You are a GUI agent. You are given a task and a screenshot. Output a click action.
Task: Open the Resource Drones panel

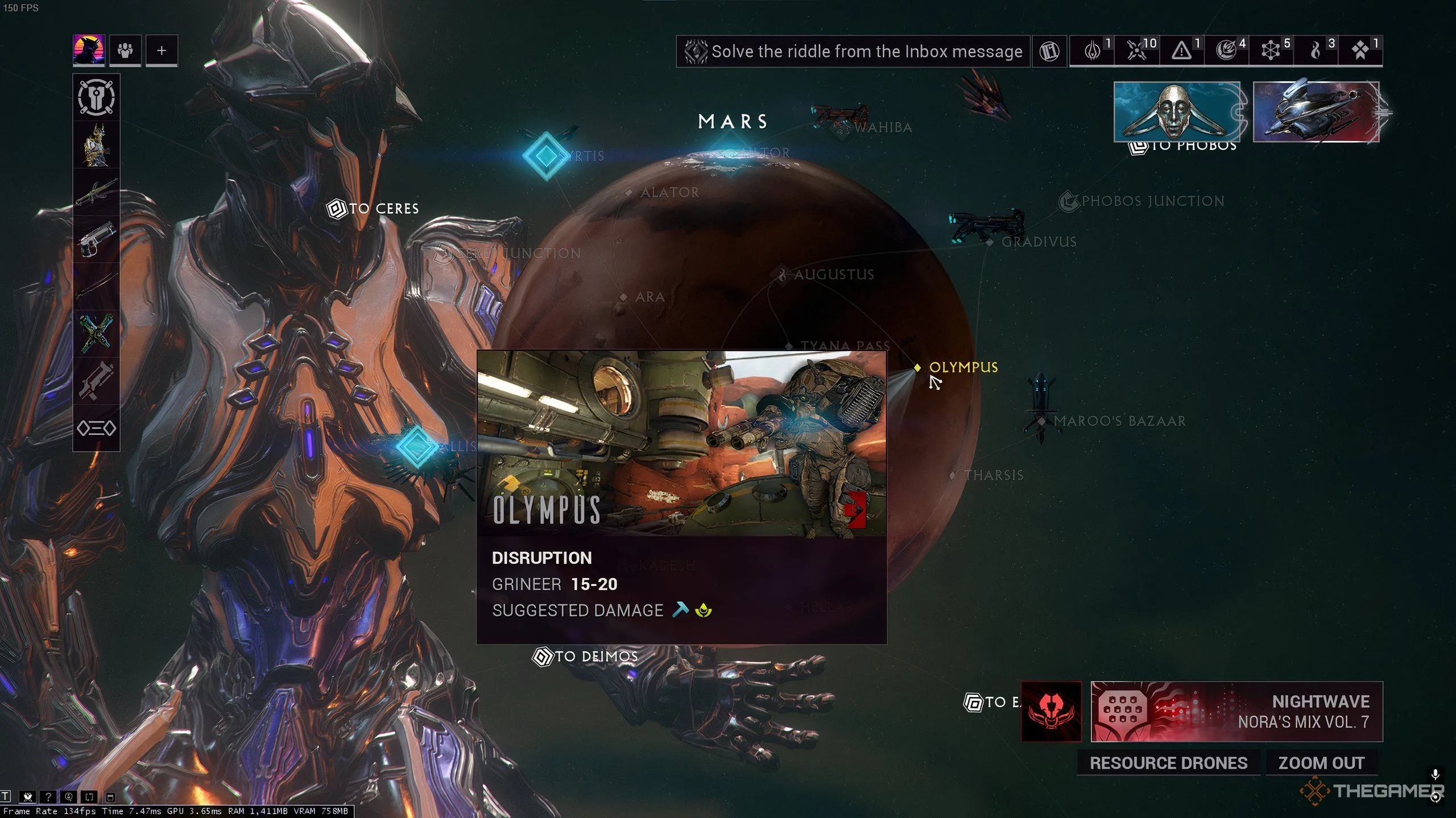coord(1168,763)
